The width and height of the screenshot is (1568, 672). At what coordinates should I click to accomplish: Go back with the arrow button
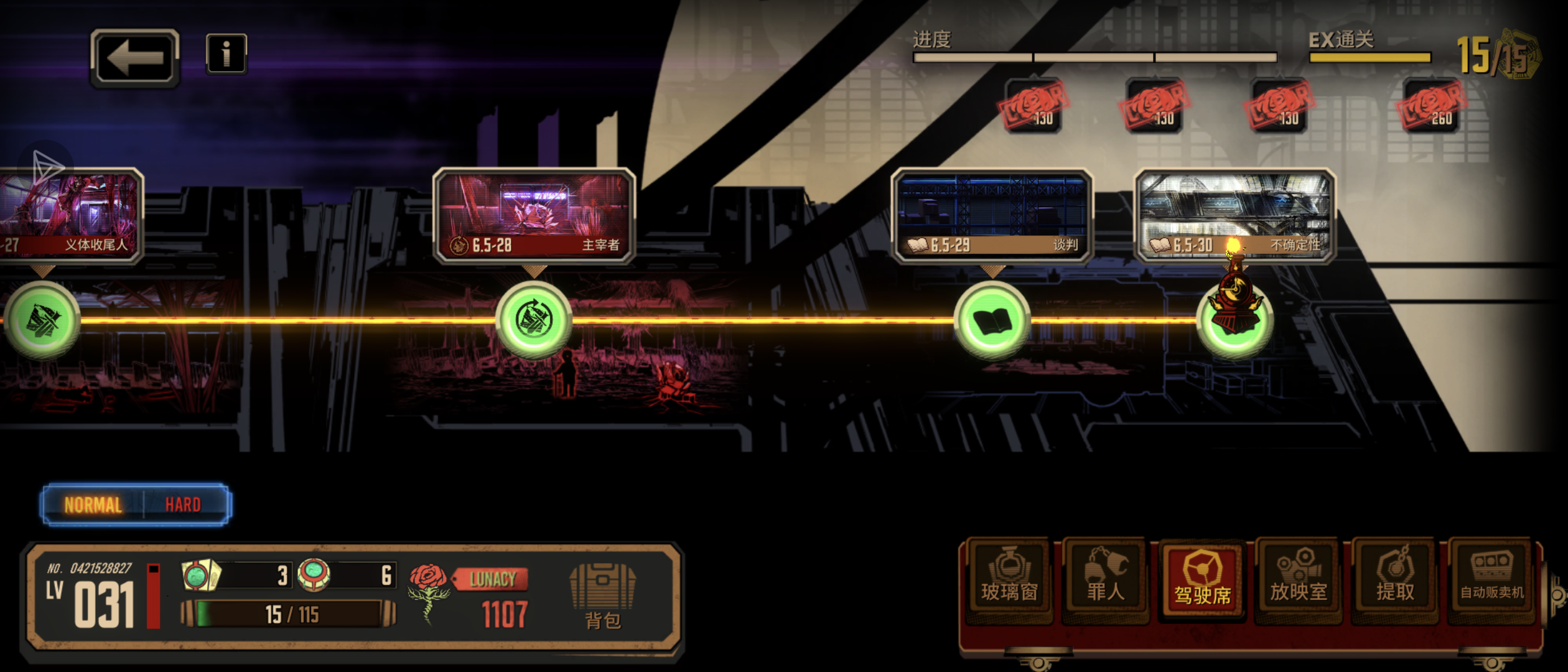click(x=135, y=58)
